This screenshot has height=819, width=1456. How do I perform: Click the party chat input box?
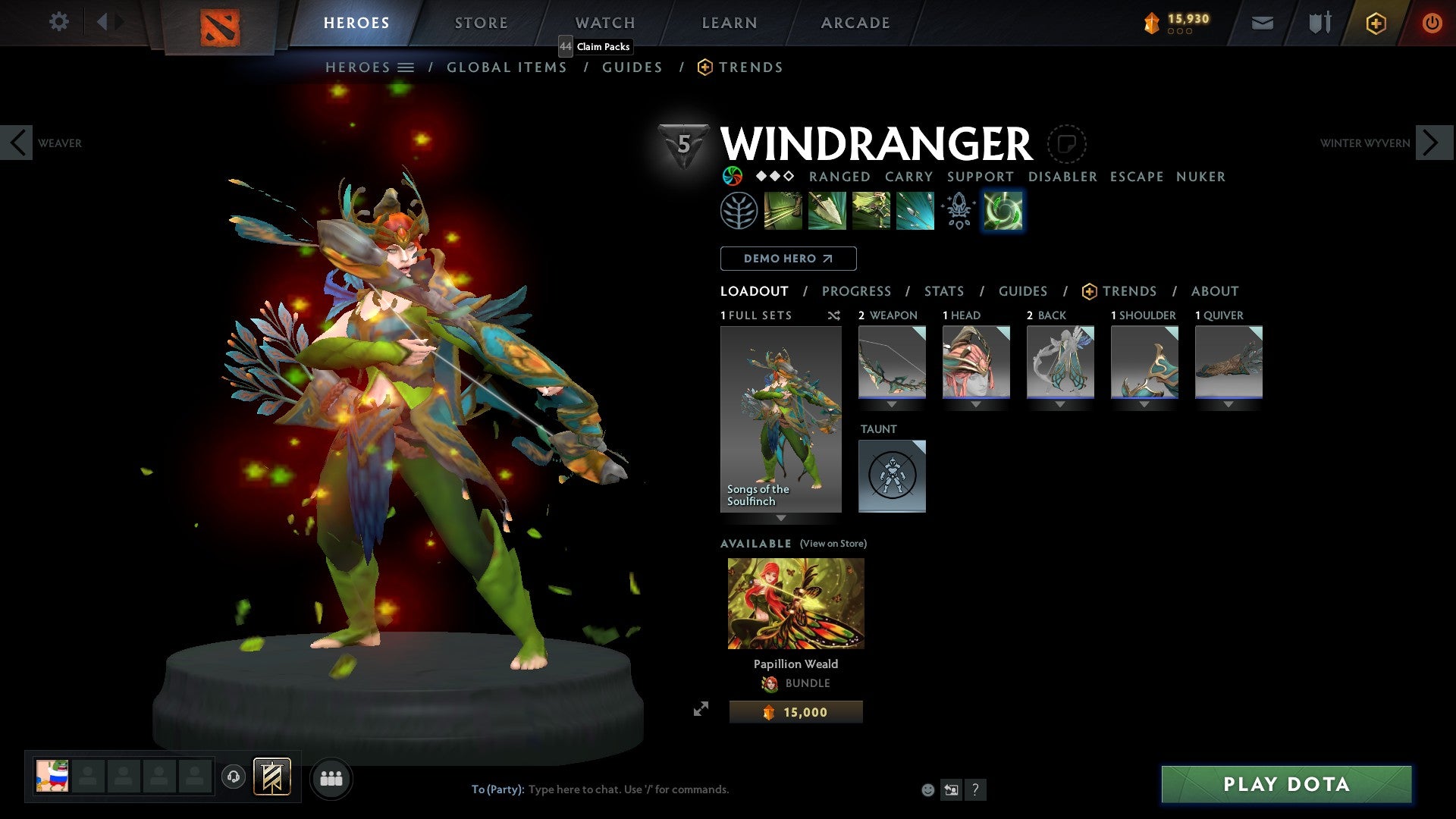(x=682, y=789)
